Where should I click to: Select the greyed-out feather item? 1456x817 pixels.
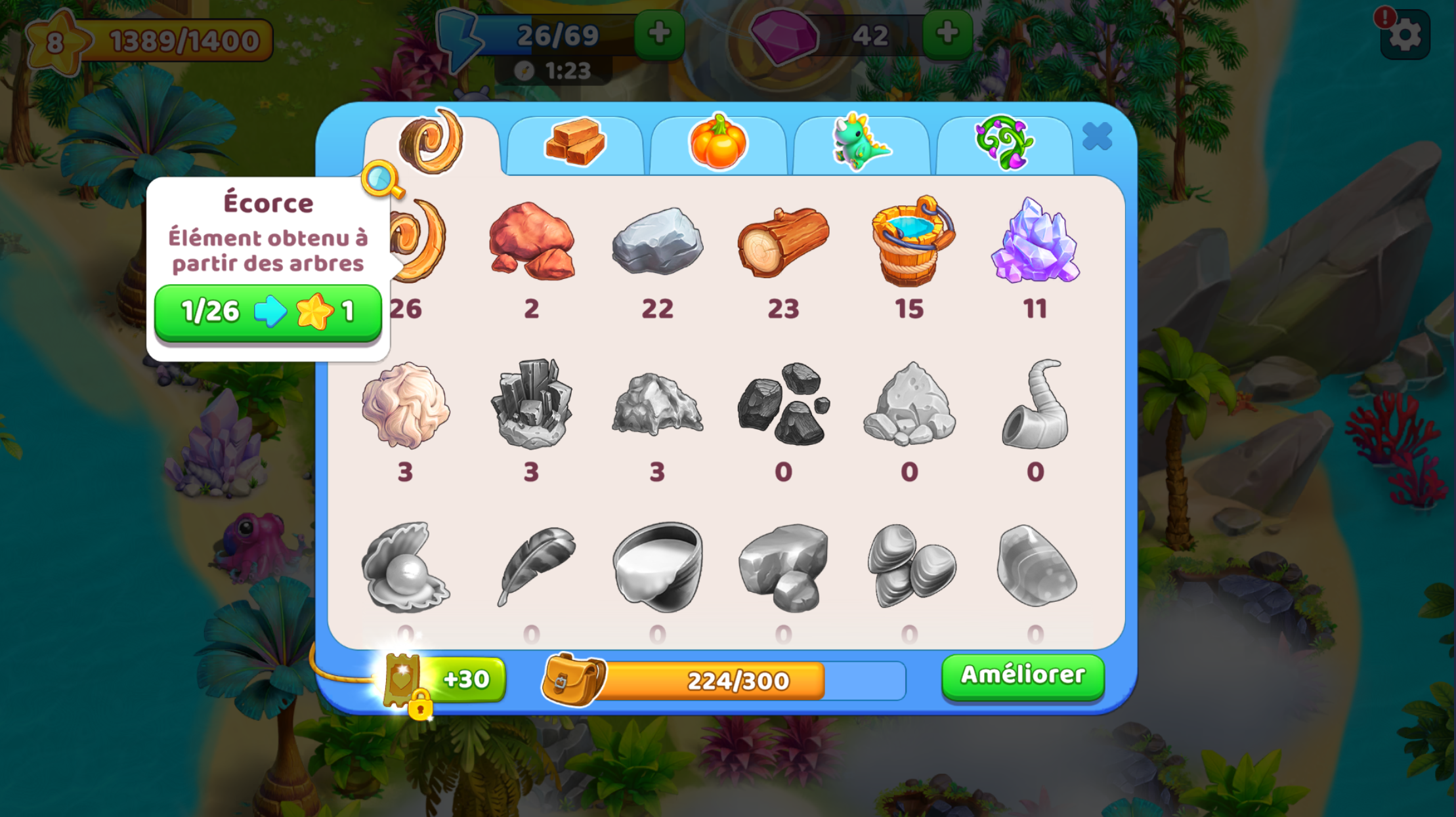[532, 566]
